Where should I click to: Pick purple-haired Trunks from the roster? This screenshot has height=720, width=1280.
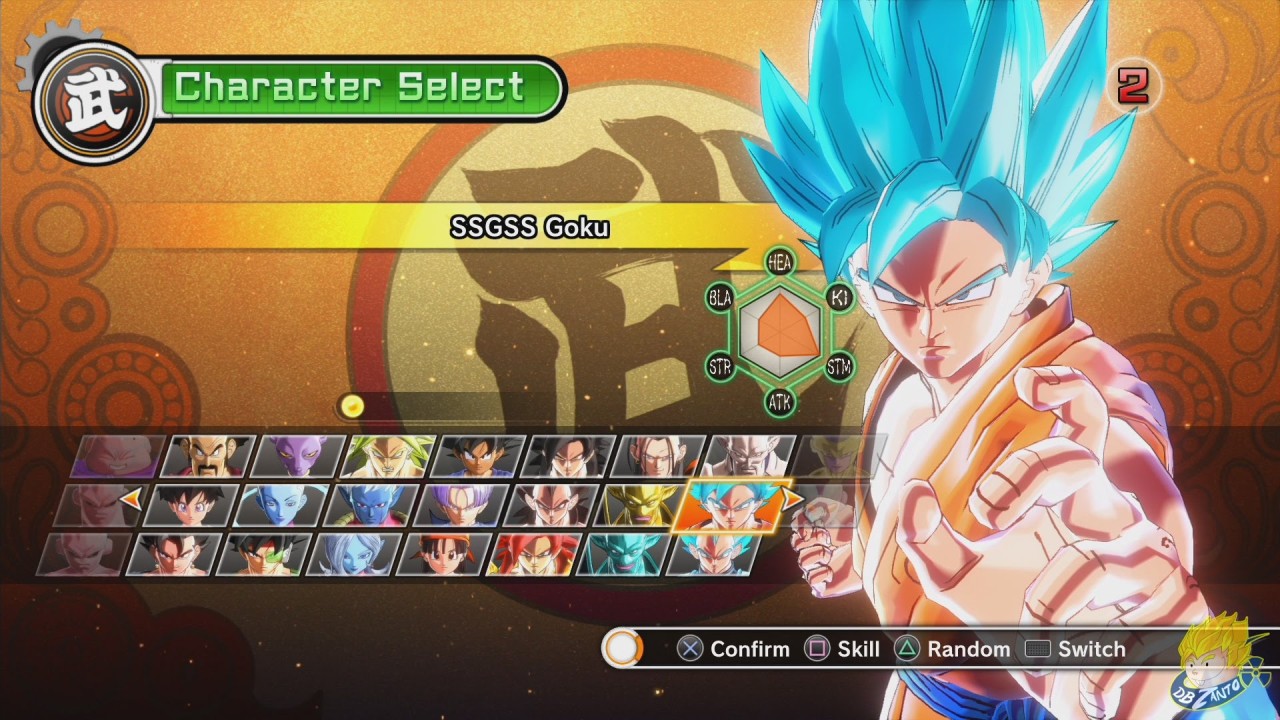pos(458,505)
